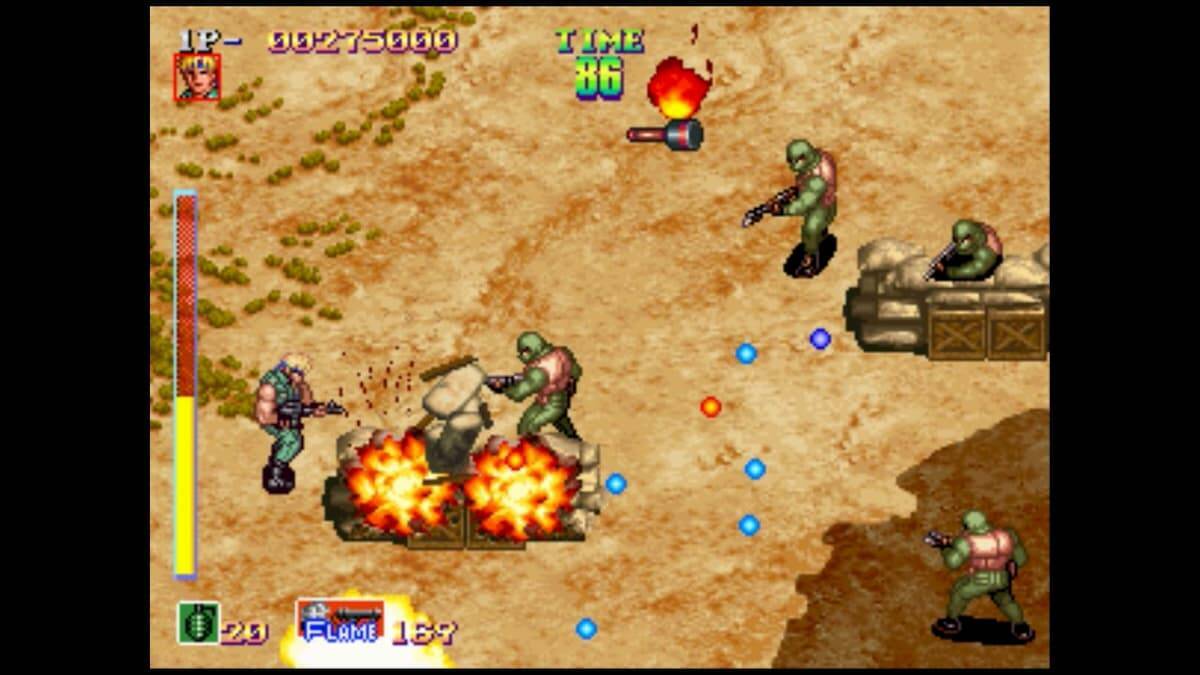Click the blonde player character portrait
This screenshot has height=675, width=1200.
(x=197, y=77)
